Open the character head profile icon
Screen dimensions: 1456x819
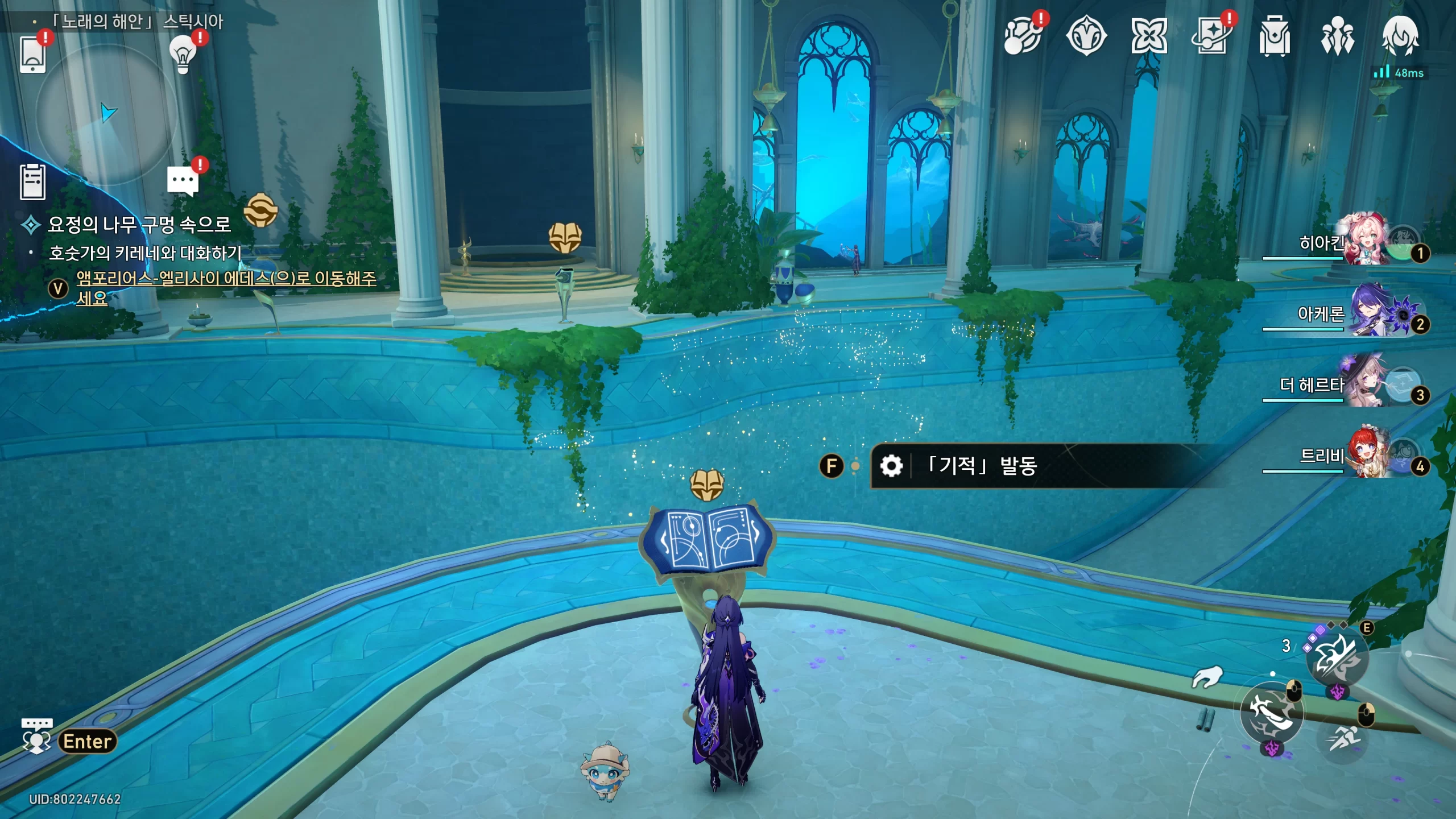(x=1400, y=35)
